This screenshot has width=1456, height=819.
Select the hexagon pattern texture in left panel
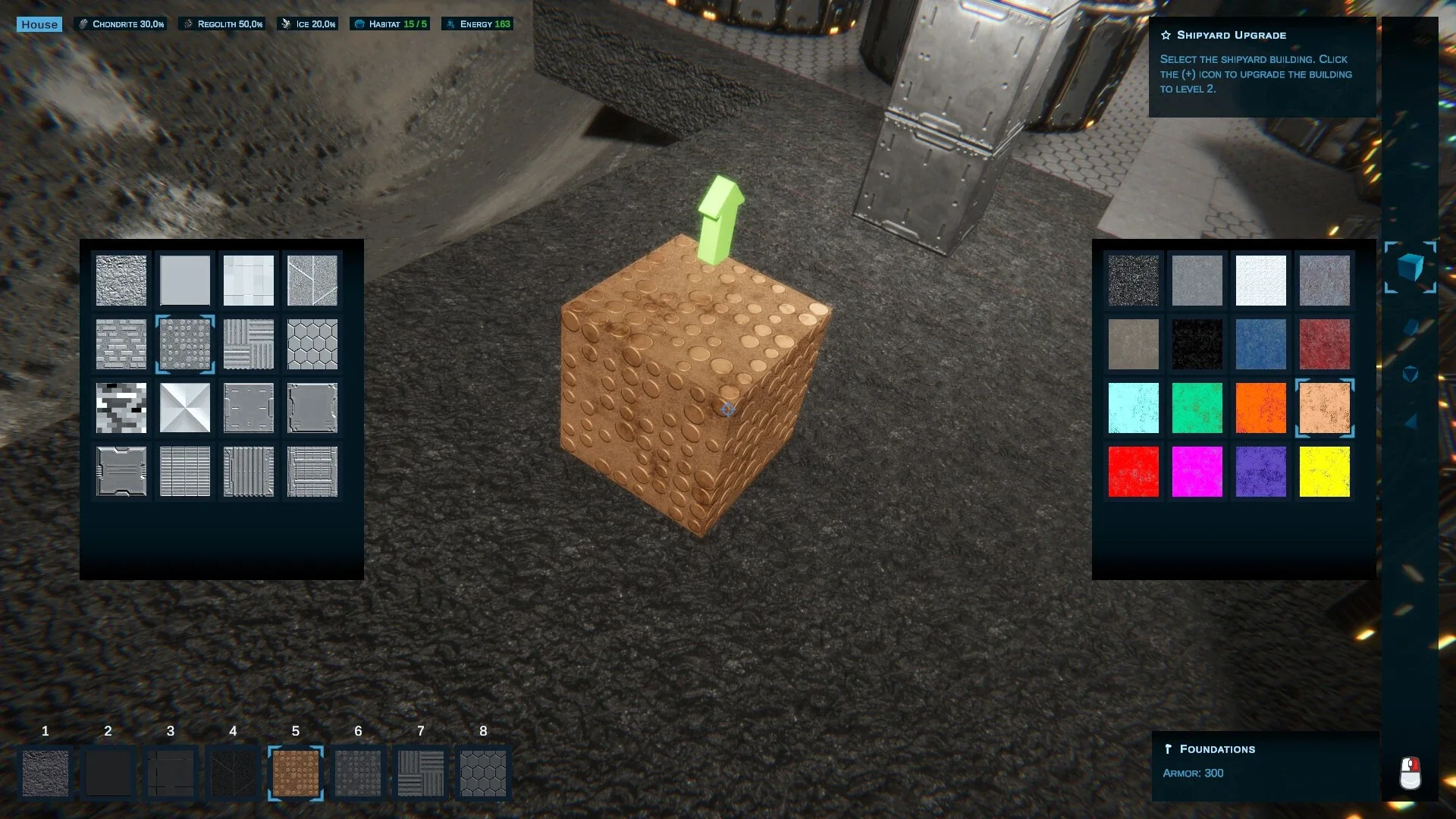pyautogui.click(x=312, y=344)
